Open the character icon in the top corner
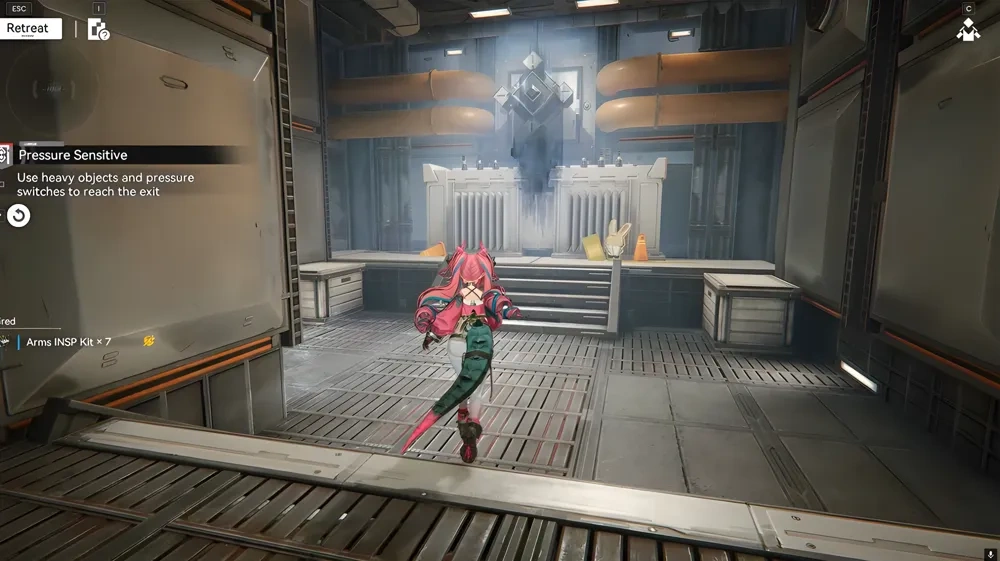 click(967, 31)
